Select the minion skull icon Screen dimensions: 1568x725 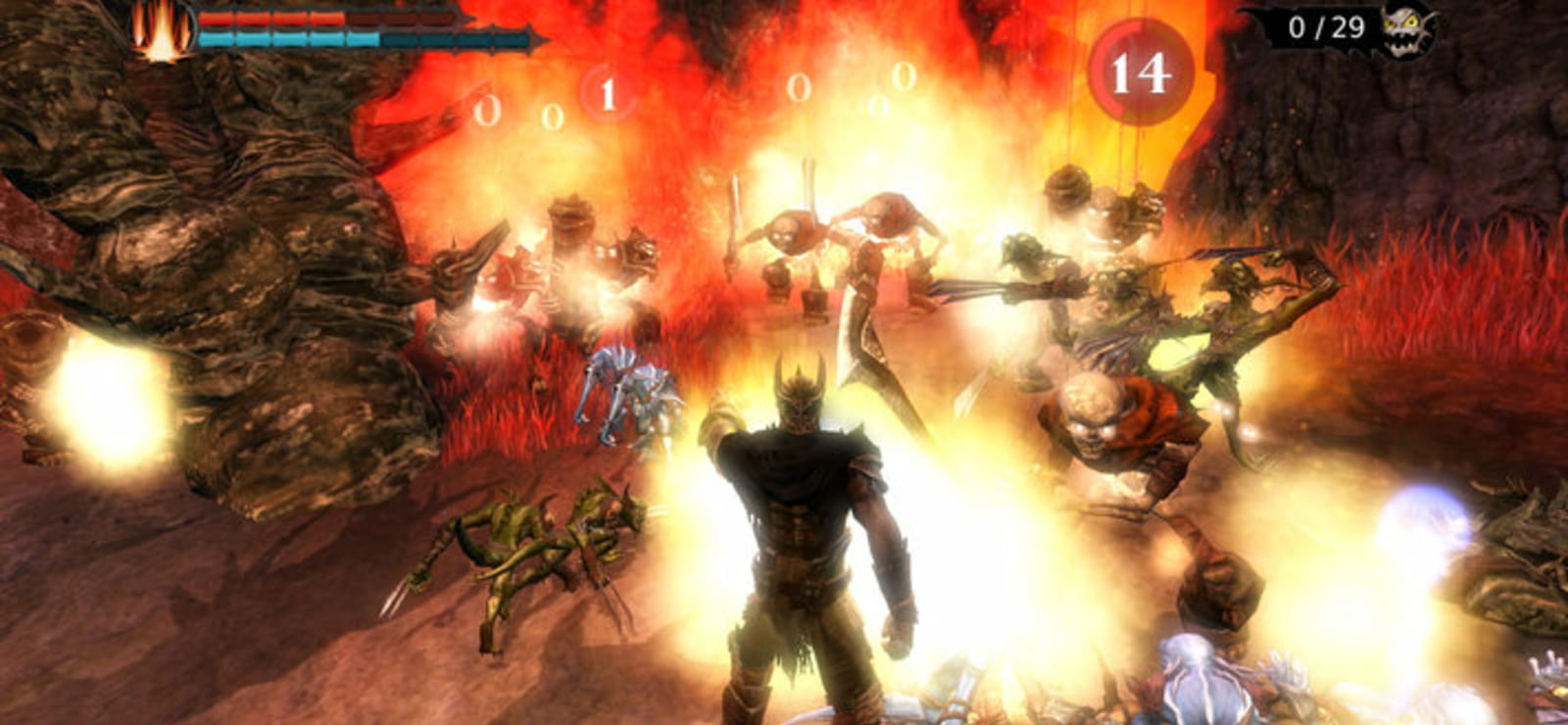pos(1407,28)
